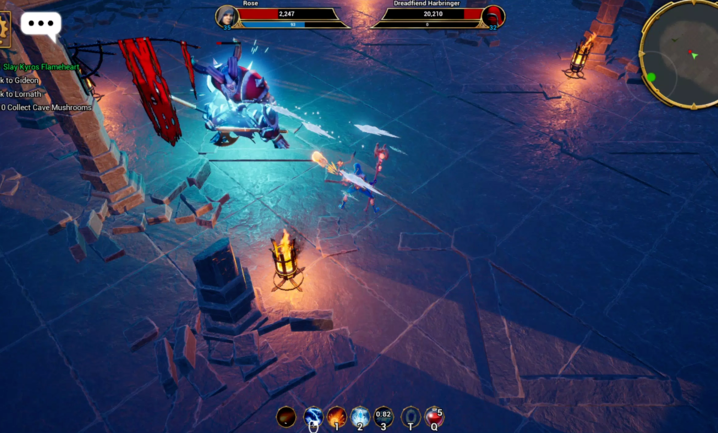Activate the dark ember ability slot
Image resolution: width=718 pixels, height=433 pixels.
tap(287, 416)
